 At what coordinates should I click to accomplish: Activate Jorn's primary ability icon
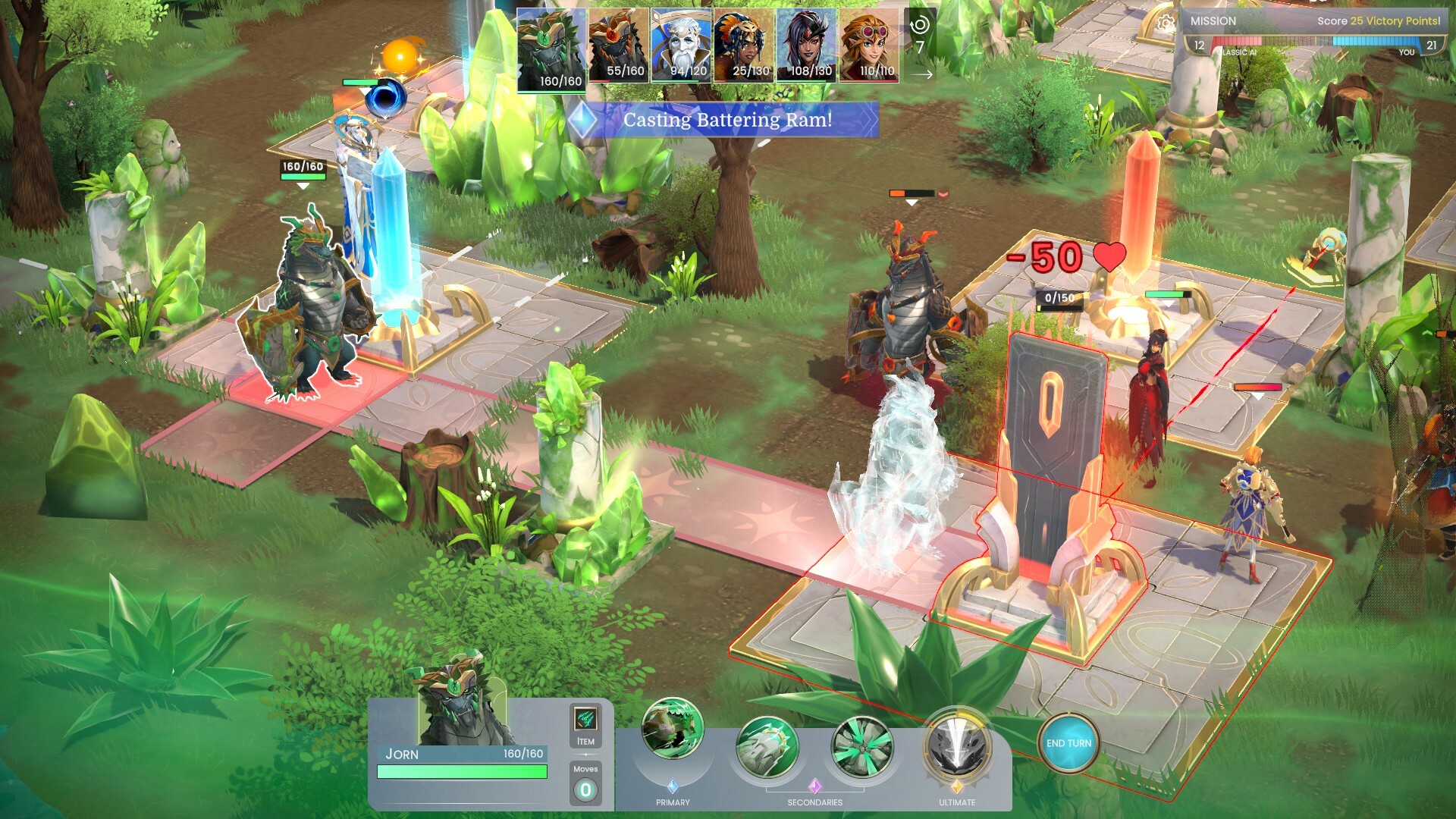[672, 729]
